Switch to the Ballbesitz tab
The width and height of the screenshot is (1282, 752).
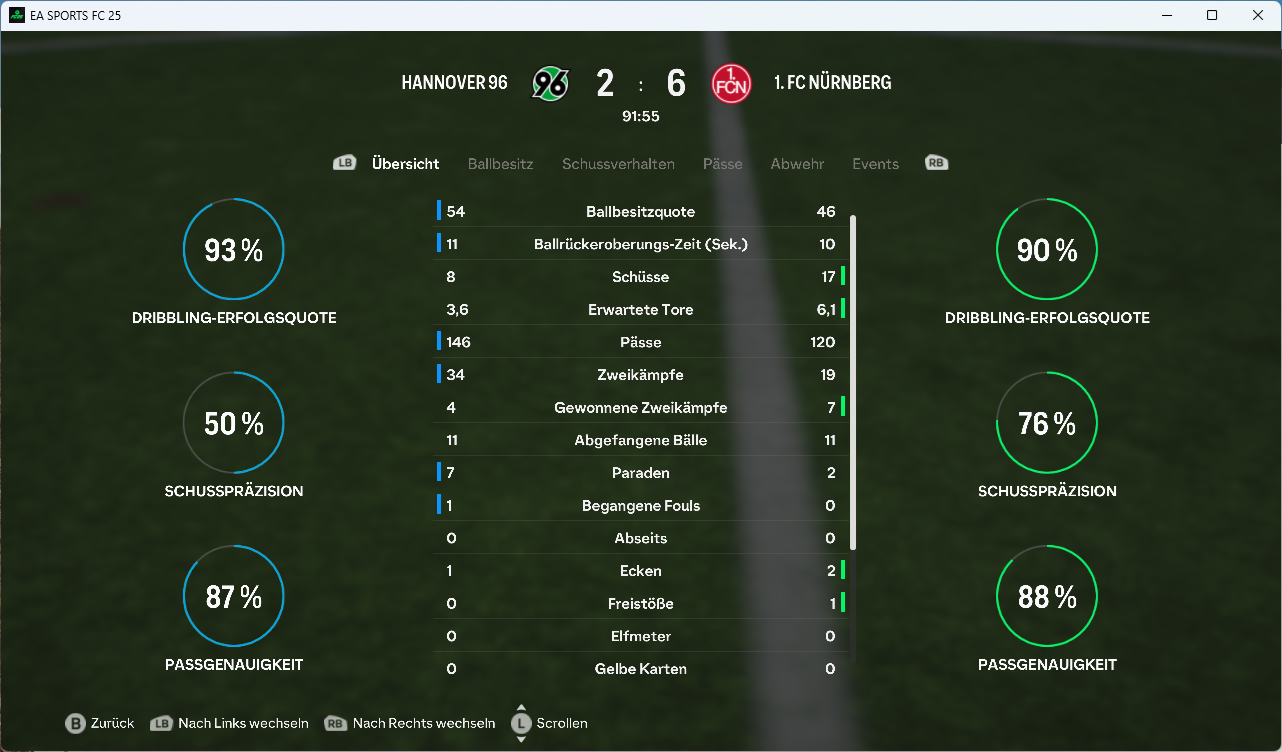[500, 164]
